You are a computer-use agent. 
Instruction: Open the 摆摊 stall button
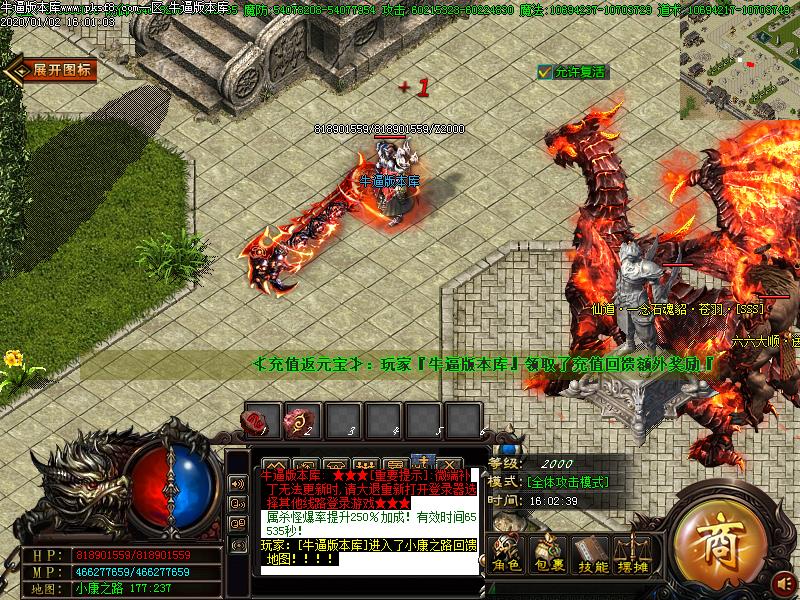(634, 555)
